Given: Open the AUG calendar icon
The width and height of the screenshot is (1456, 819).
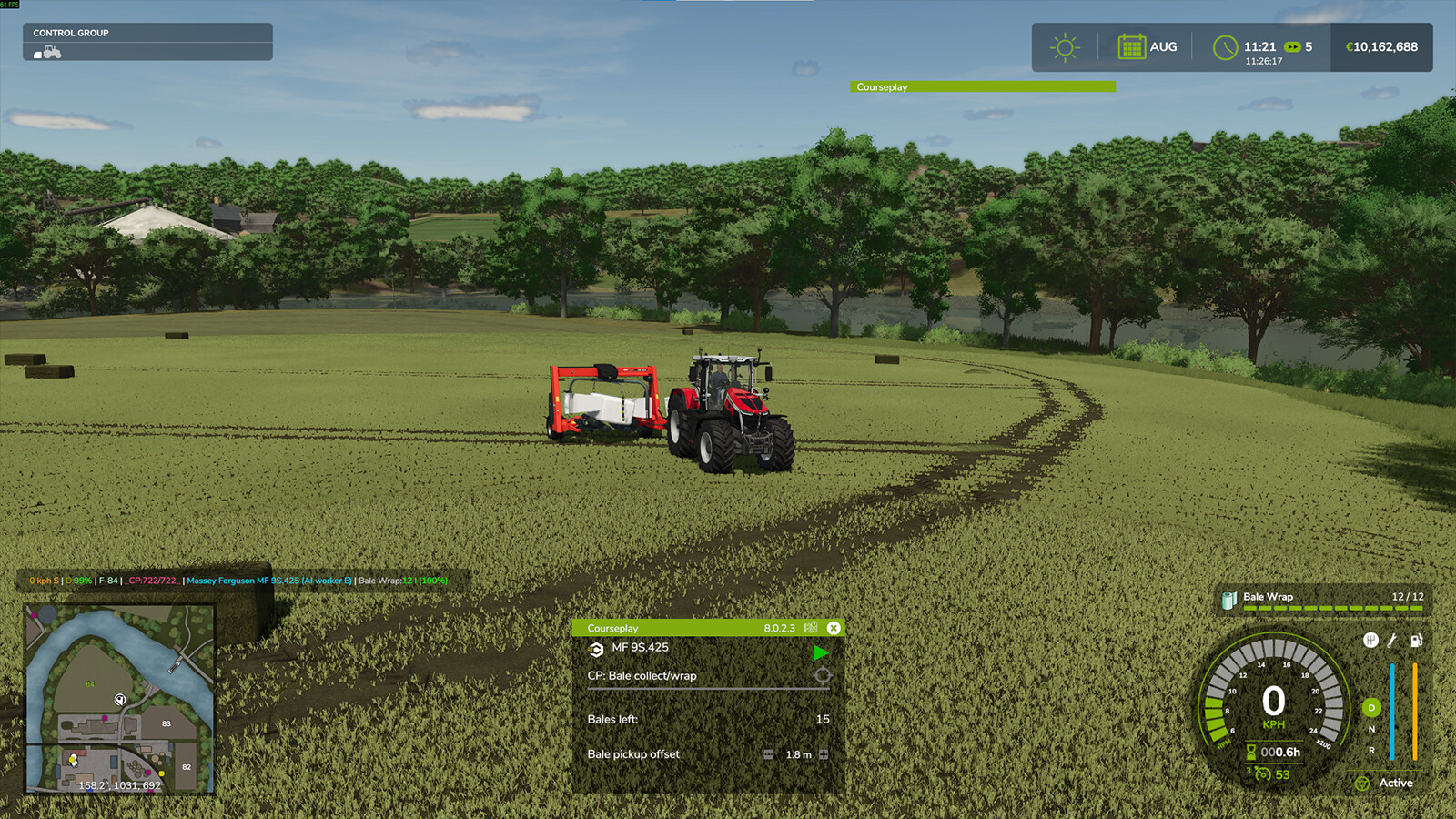Looking at the screenshot, I should point(1131,46).
